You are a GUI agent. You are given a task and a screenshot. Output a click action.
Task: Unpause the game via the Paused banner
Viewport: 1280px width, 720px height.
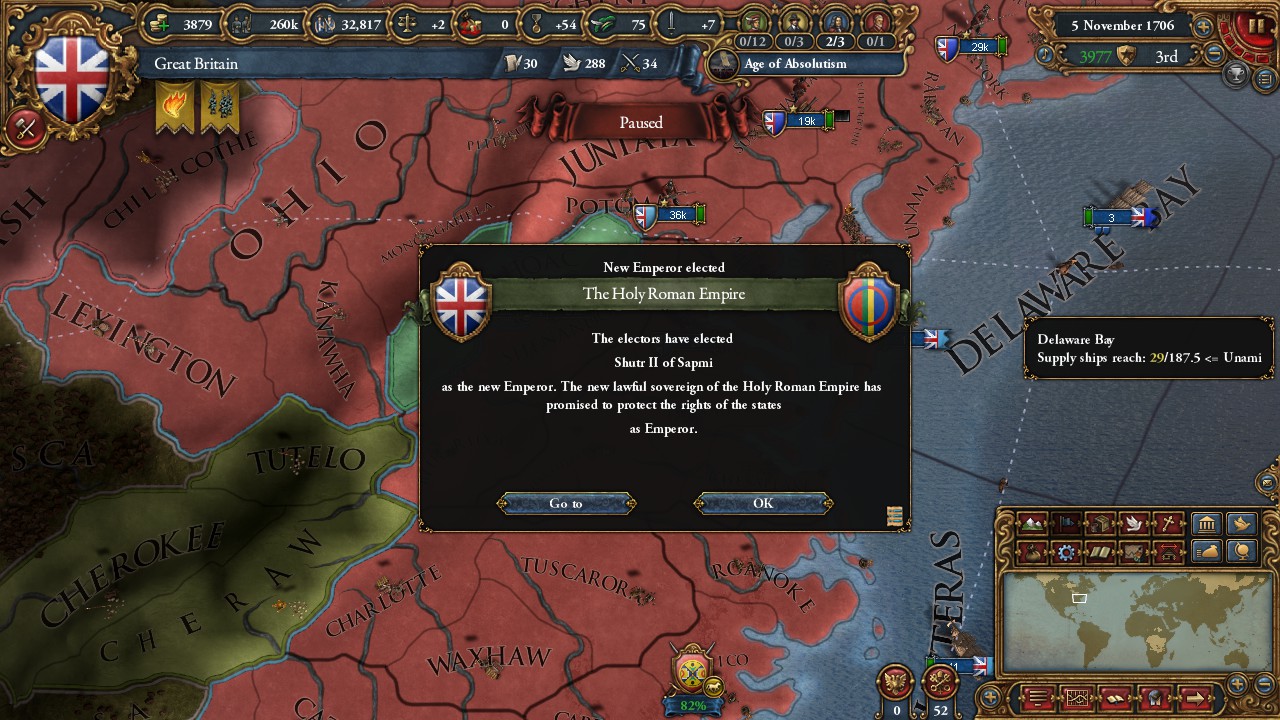coord(640,122)
